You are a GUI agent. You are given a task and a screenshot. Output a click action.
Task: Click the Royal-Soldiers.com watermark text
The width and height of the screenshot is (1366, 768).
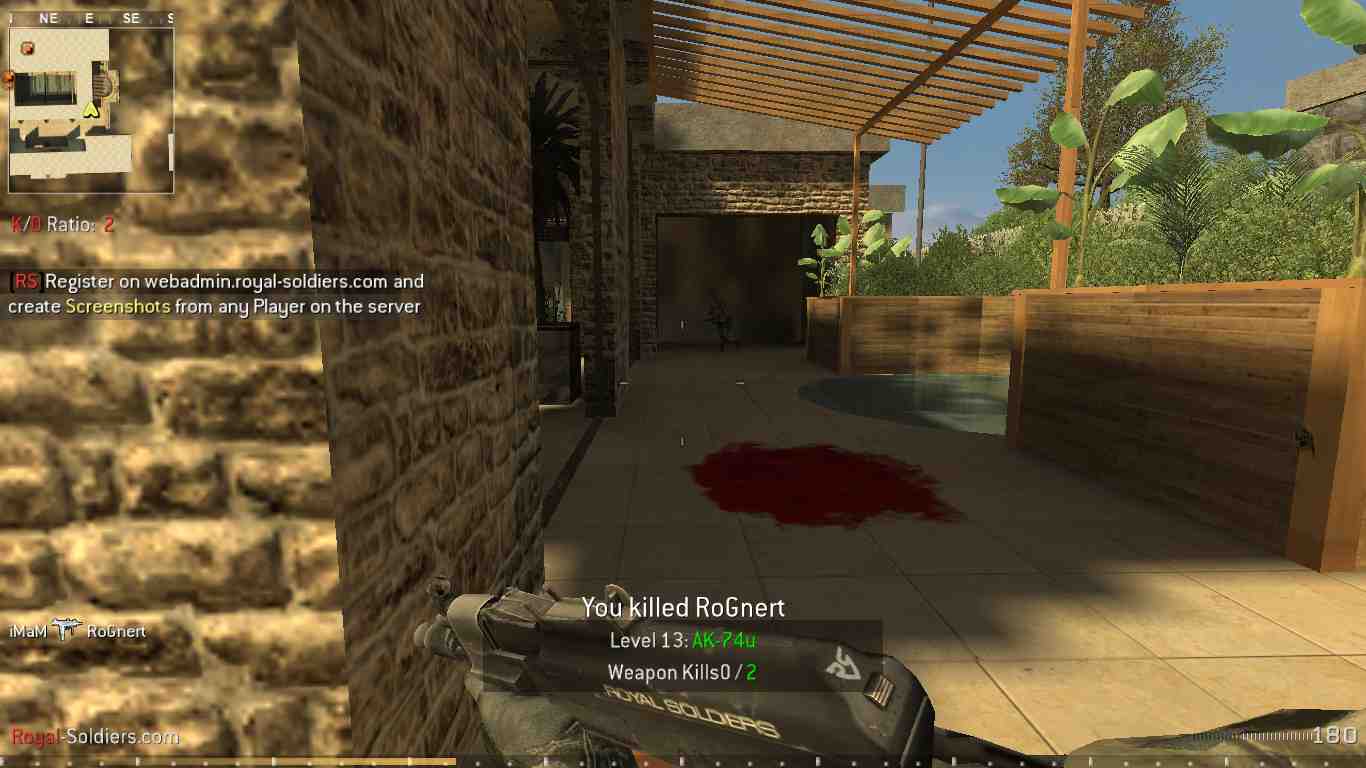tap(88, 736)
